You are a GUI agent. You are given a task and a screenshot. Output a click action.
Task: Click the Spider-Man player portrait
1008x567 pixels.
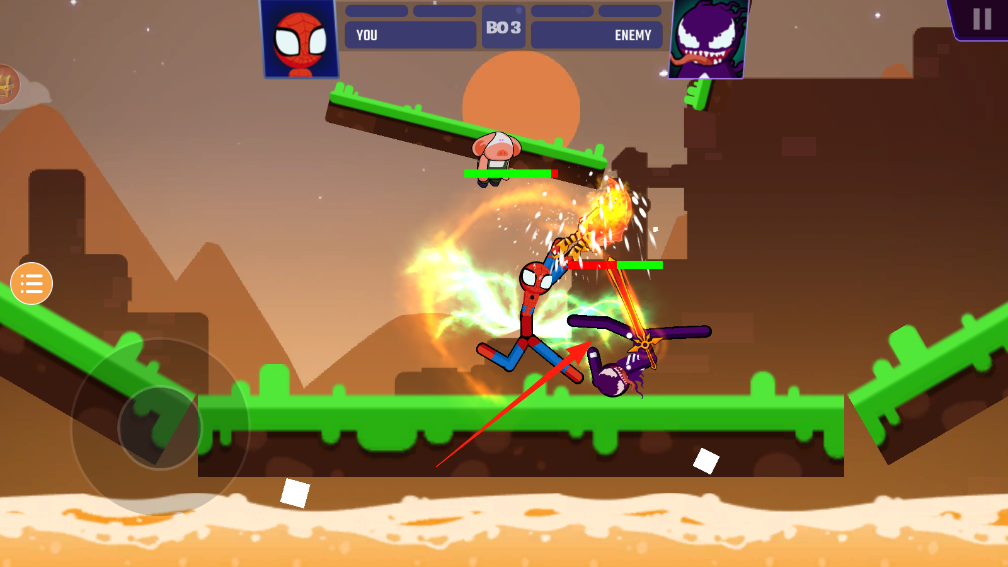[x=299, y=39]
